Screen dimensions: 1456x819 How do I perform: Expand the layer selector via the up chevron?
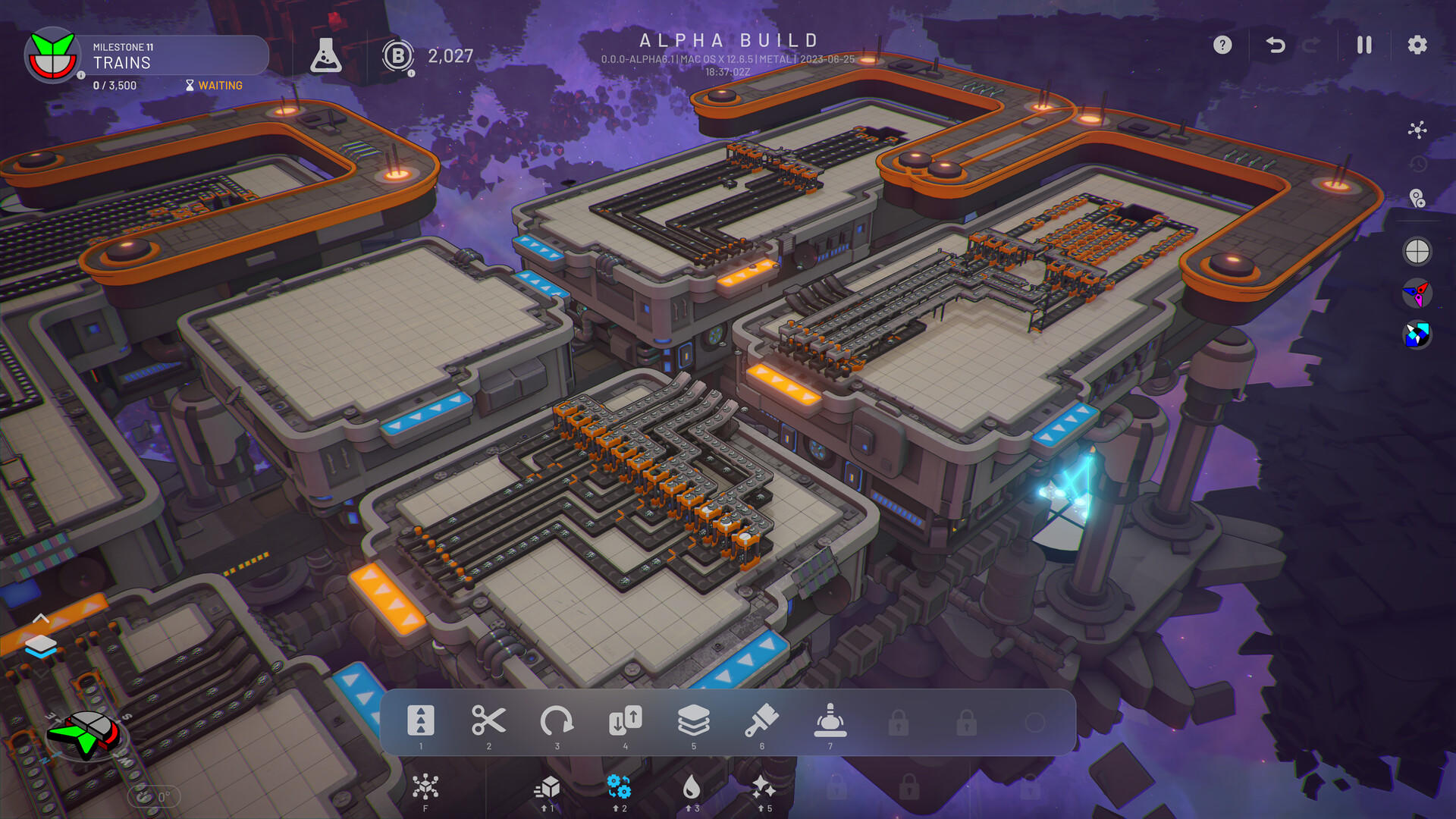(42, 620)
